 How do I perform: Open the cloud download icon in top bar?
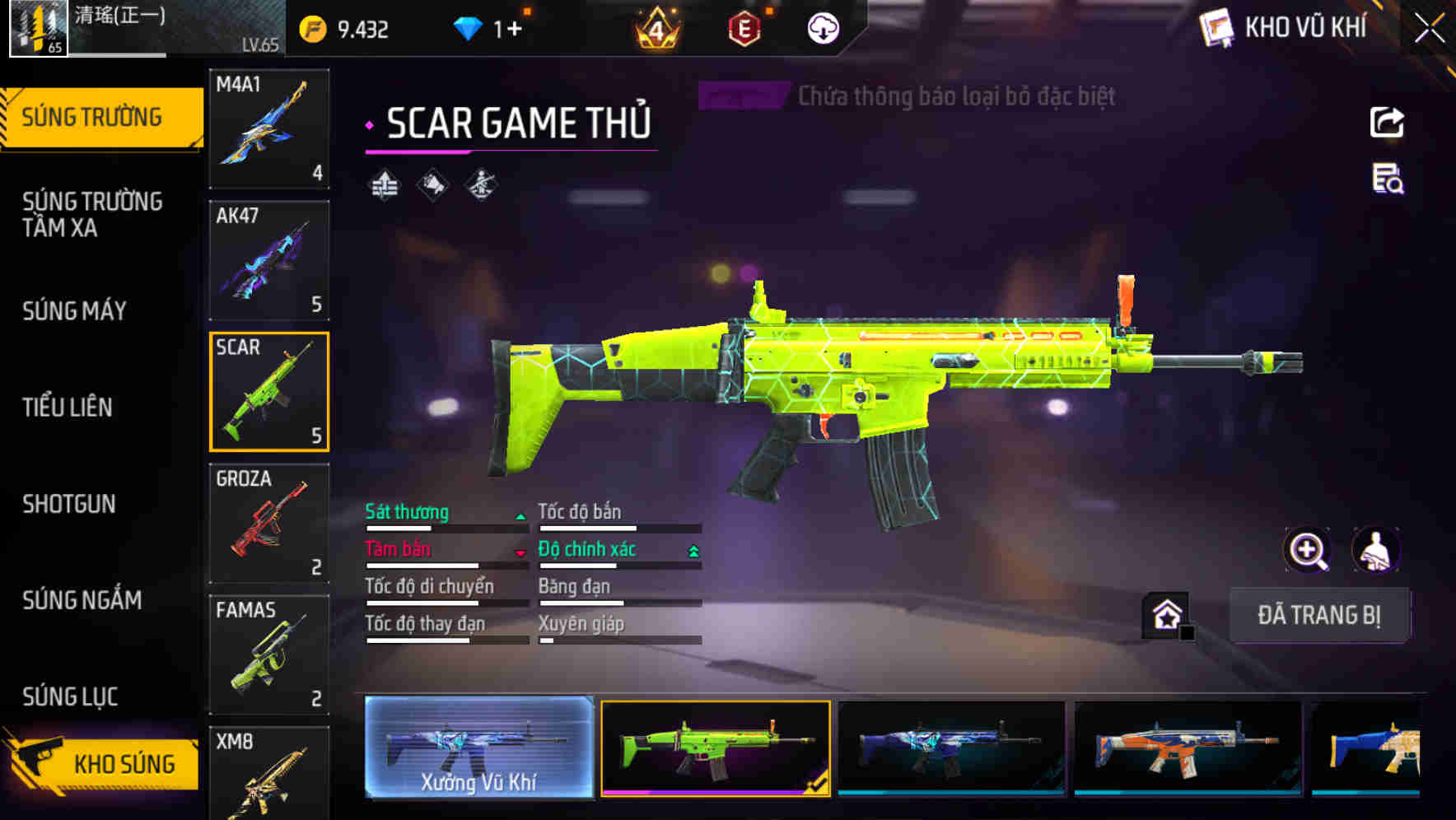click(x=822, y=27)
